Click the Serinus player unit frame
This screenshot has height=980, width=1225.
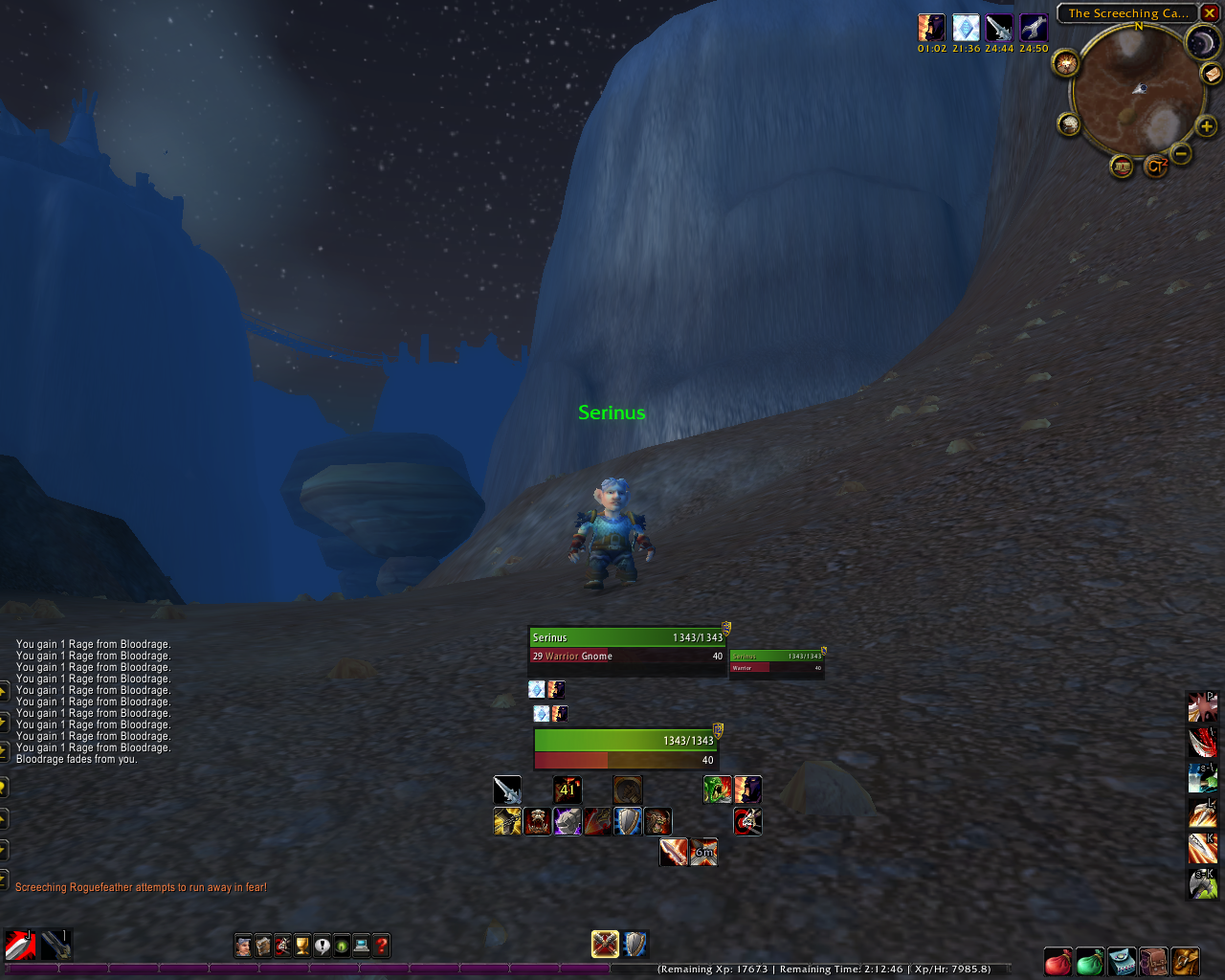coord(627,647)
